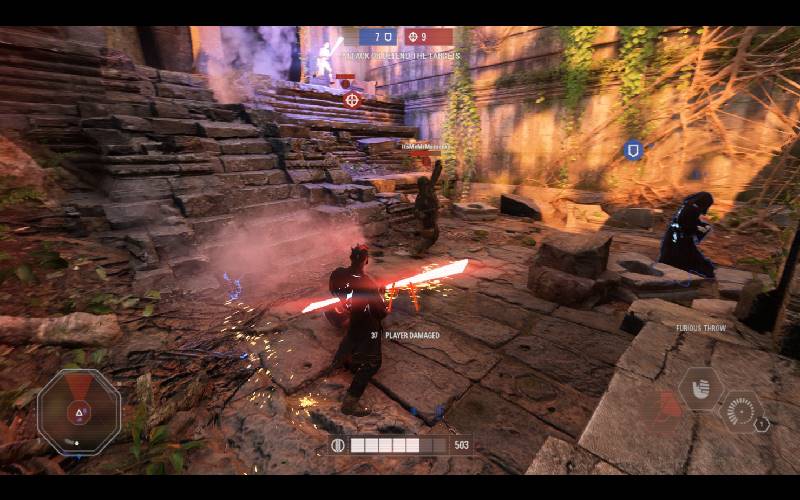Use the faded red left ability hexagon
The width and height of the screenshot is (800, 500).
(x=666, y=406)
